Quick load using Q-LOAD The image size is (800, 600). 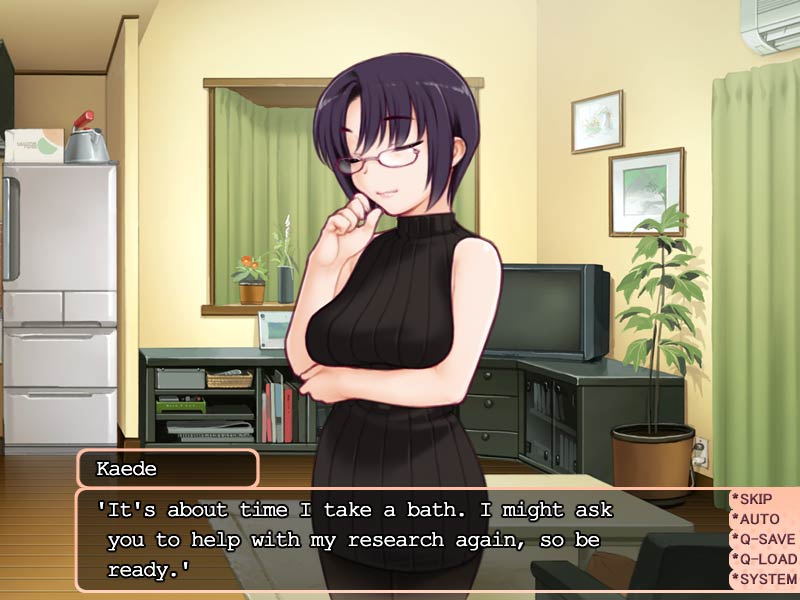coord(766,559)
